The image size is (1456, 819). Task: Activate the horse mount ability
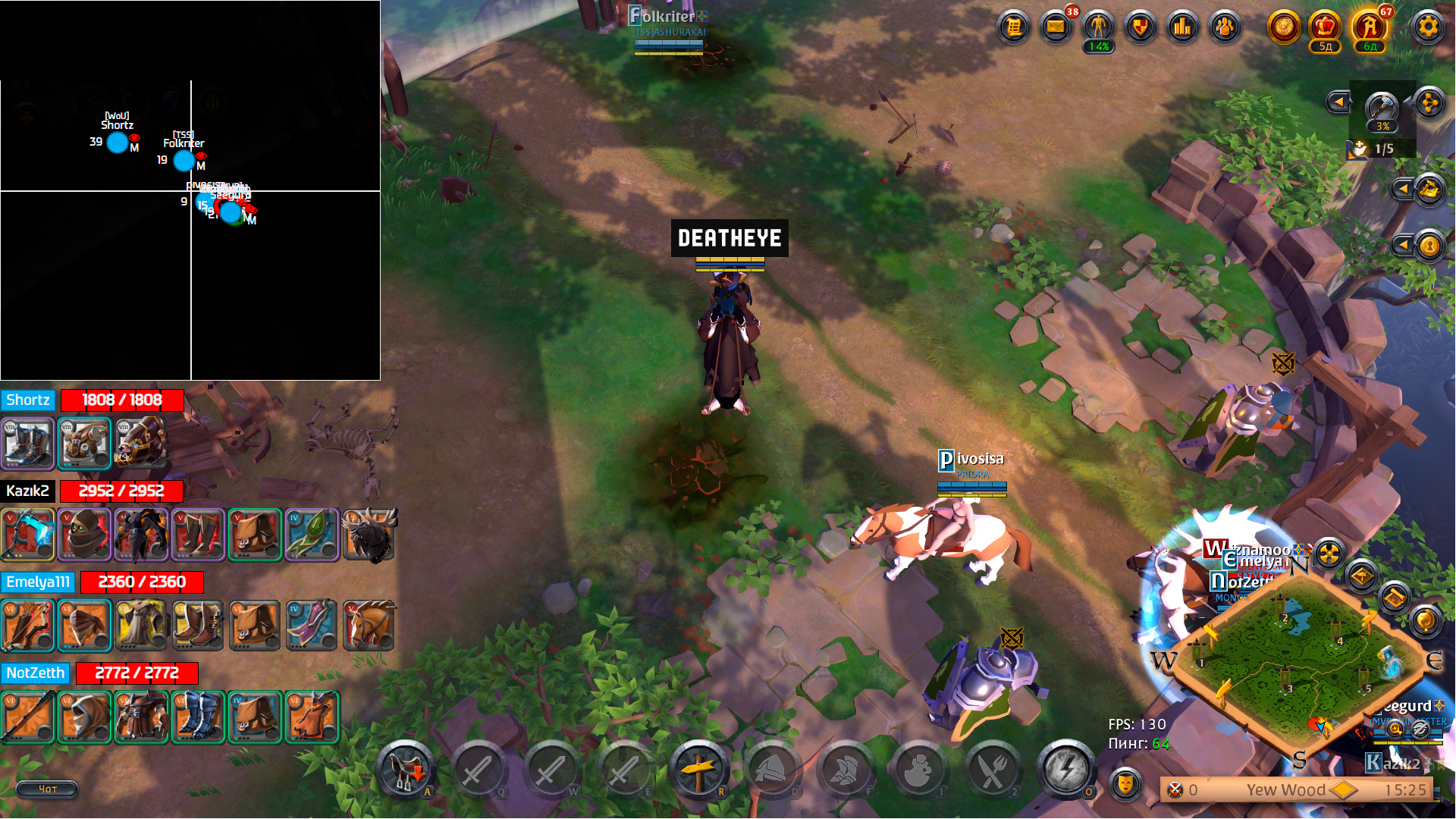pyautogui.click(x=405, y=770)
